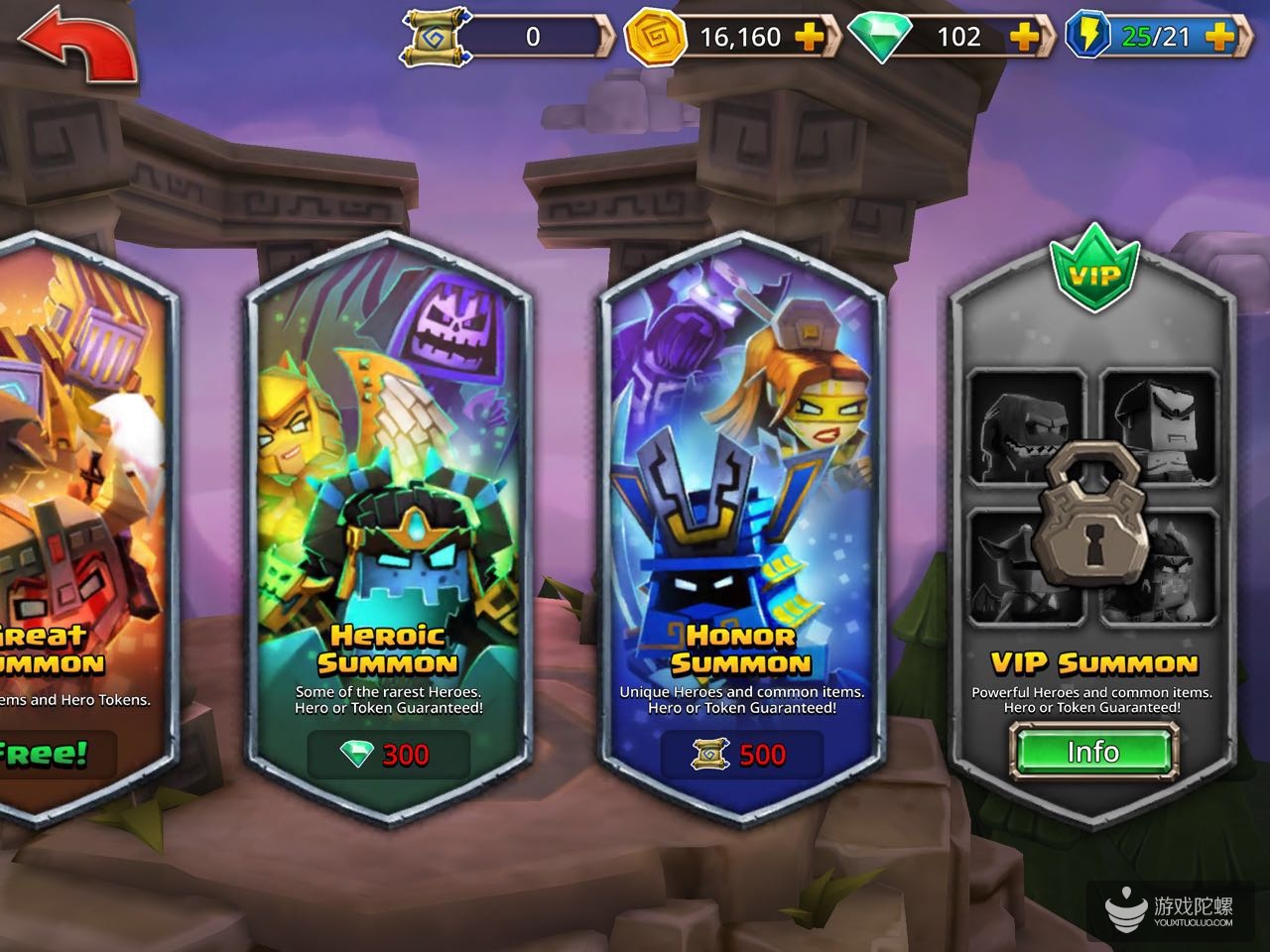Open the VIP Summon Info

coord(1092,752)
